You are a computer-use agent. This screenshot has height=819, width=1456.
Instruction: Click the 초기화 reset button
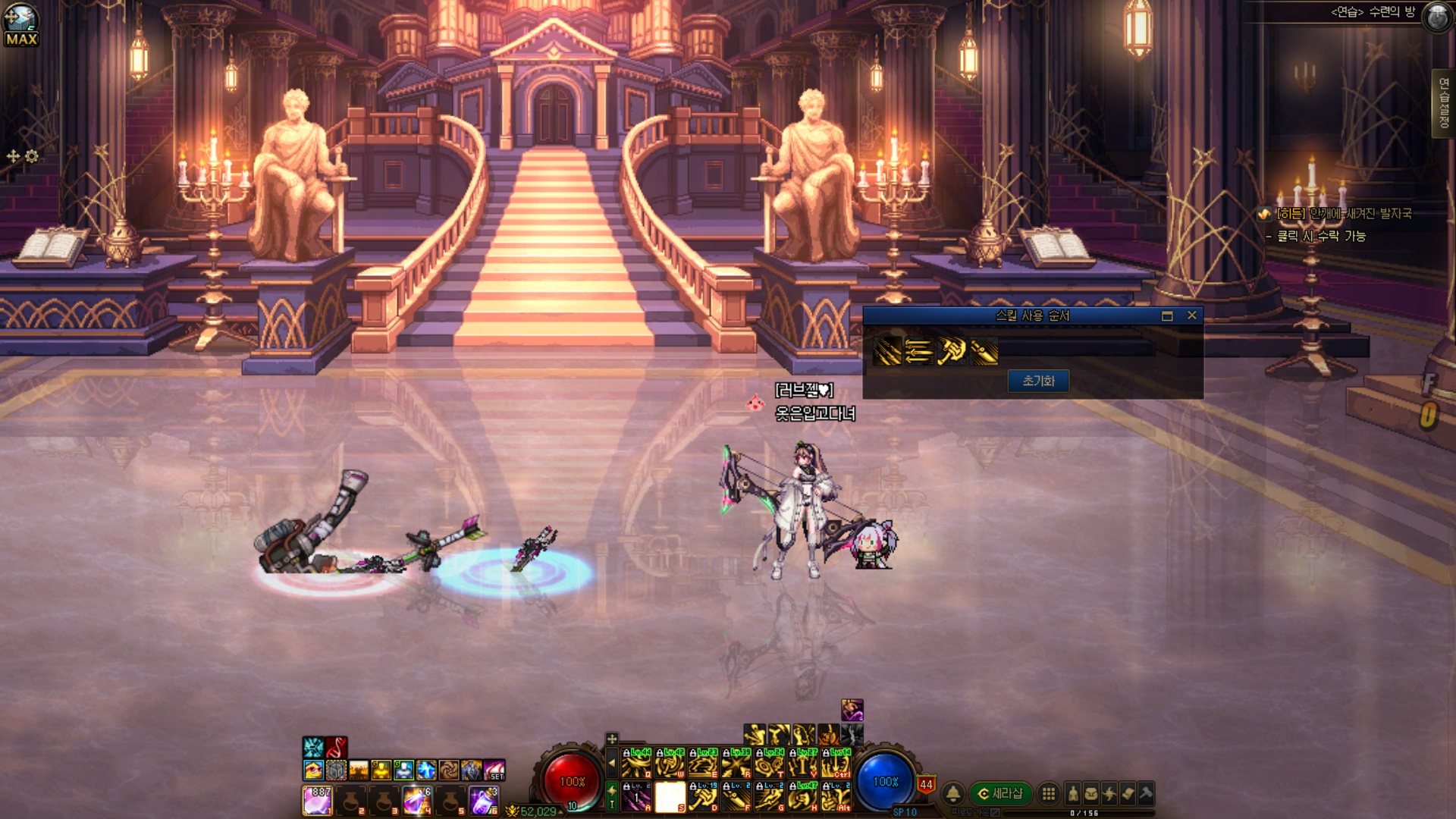pos(1038,381)
